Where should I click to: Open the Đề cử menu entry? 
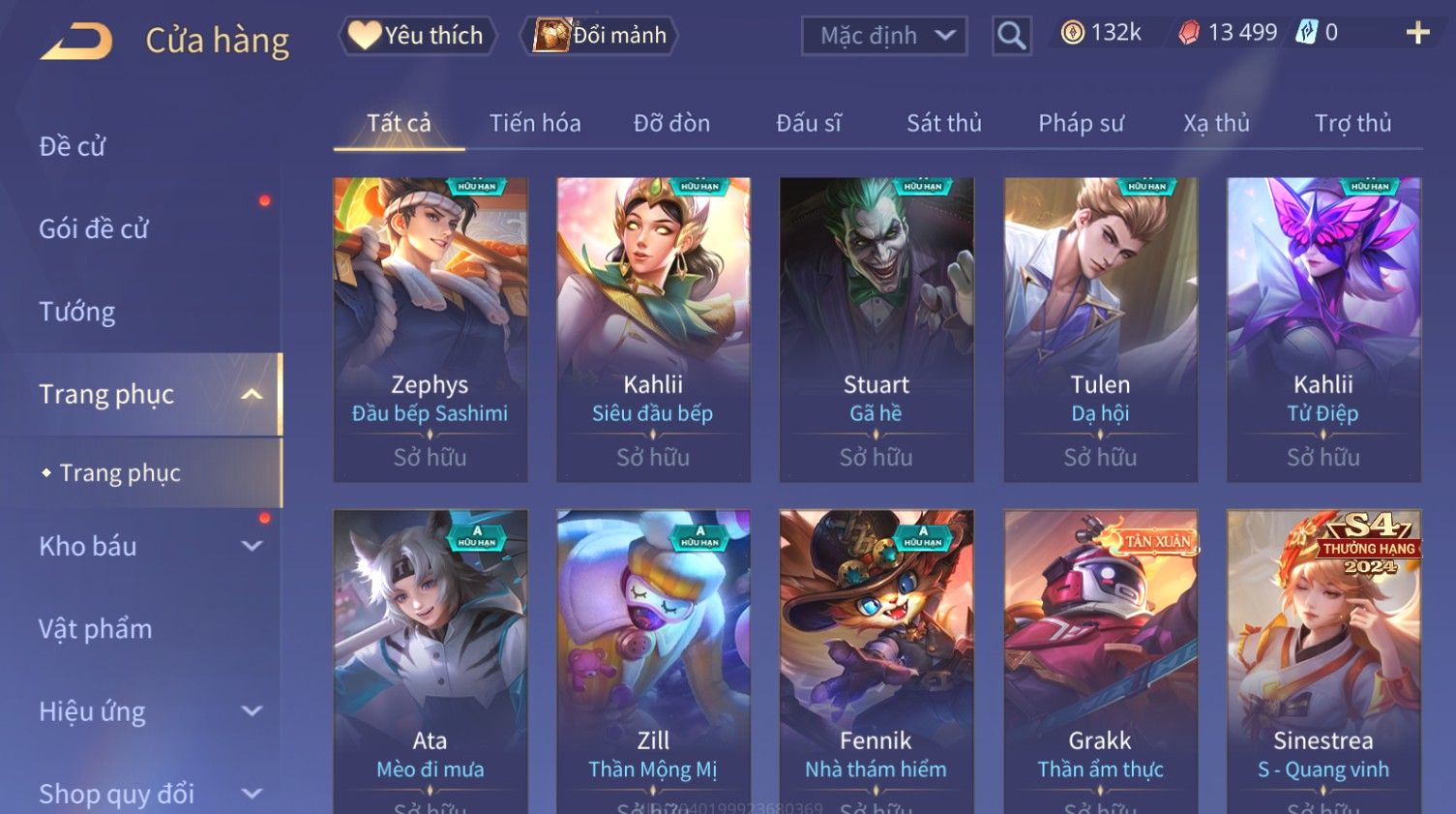pyautogui.click(x=73, y=146)
